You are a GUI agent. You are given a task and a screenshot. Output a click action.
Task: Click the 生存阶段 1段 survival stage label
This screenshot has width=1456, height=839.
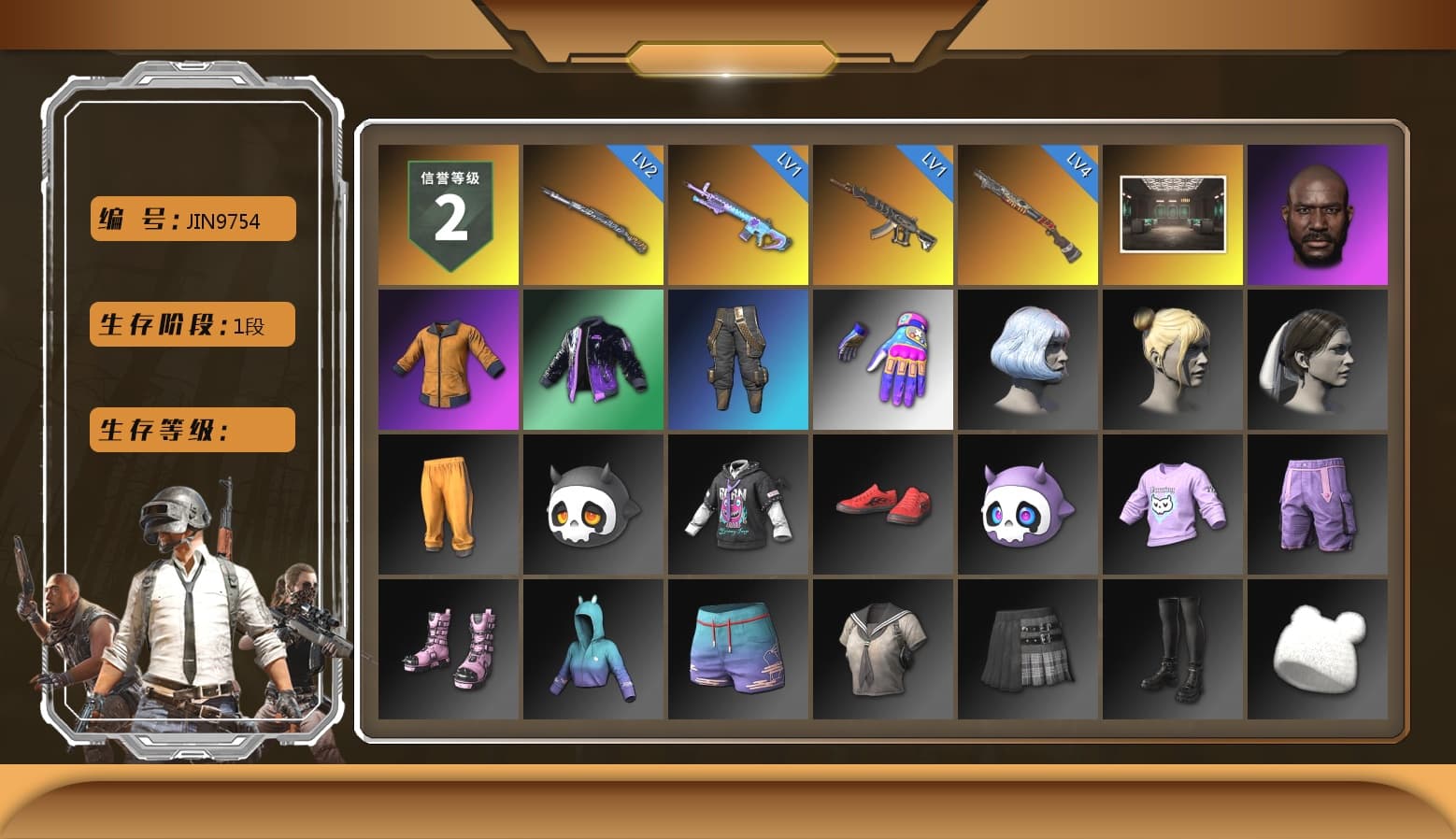pos(191,324)
